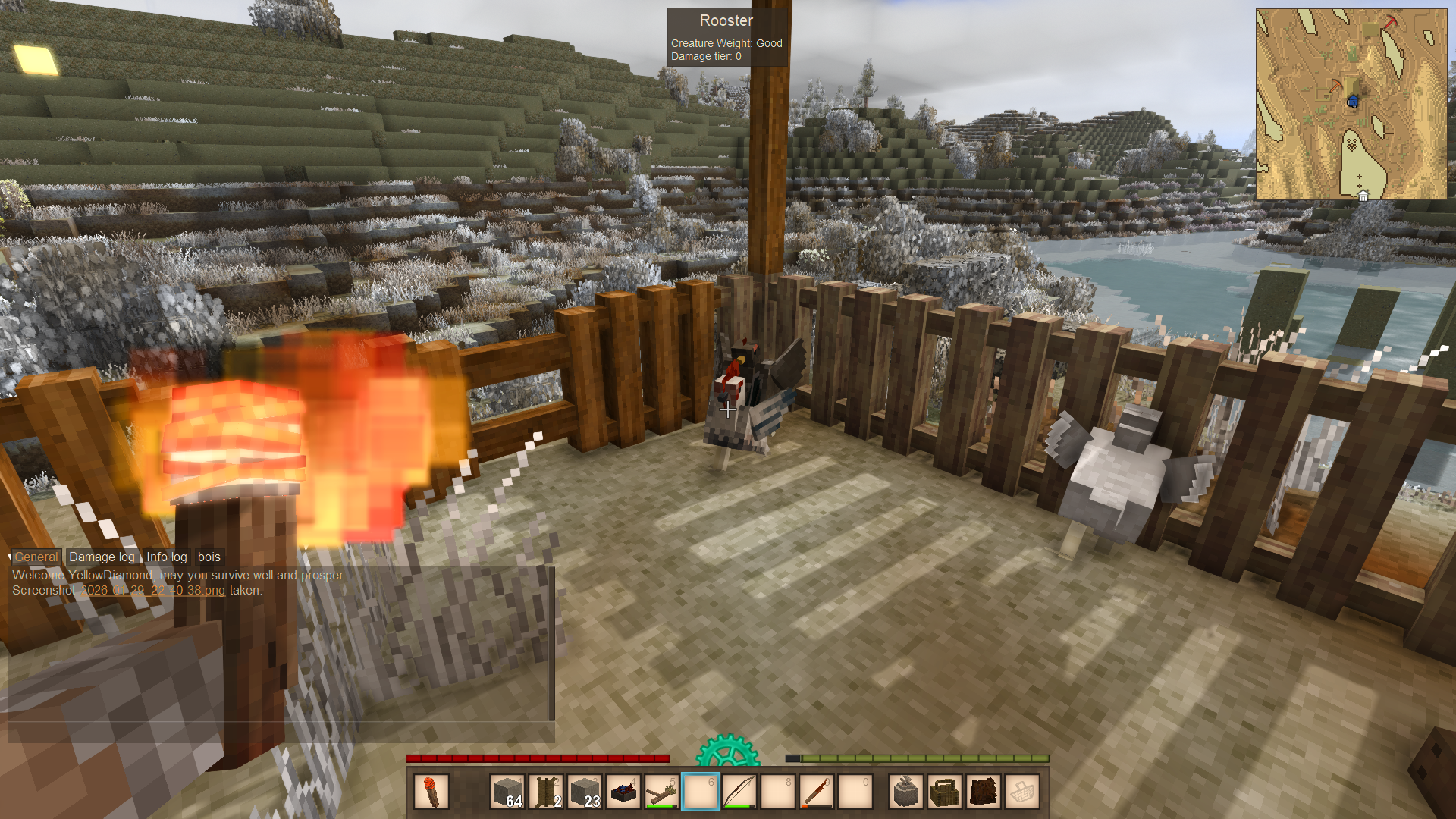
Task: Select the stone block stack of 64
Action: pyautogui.click(x=507, y=792)
